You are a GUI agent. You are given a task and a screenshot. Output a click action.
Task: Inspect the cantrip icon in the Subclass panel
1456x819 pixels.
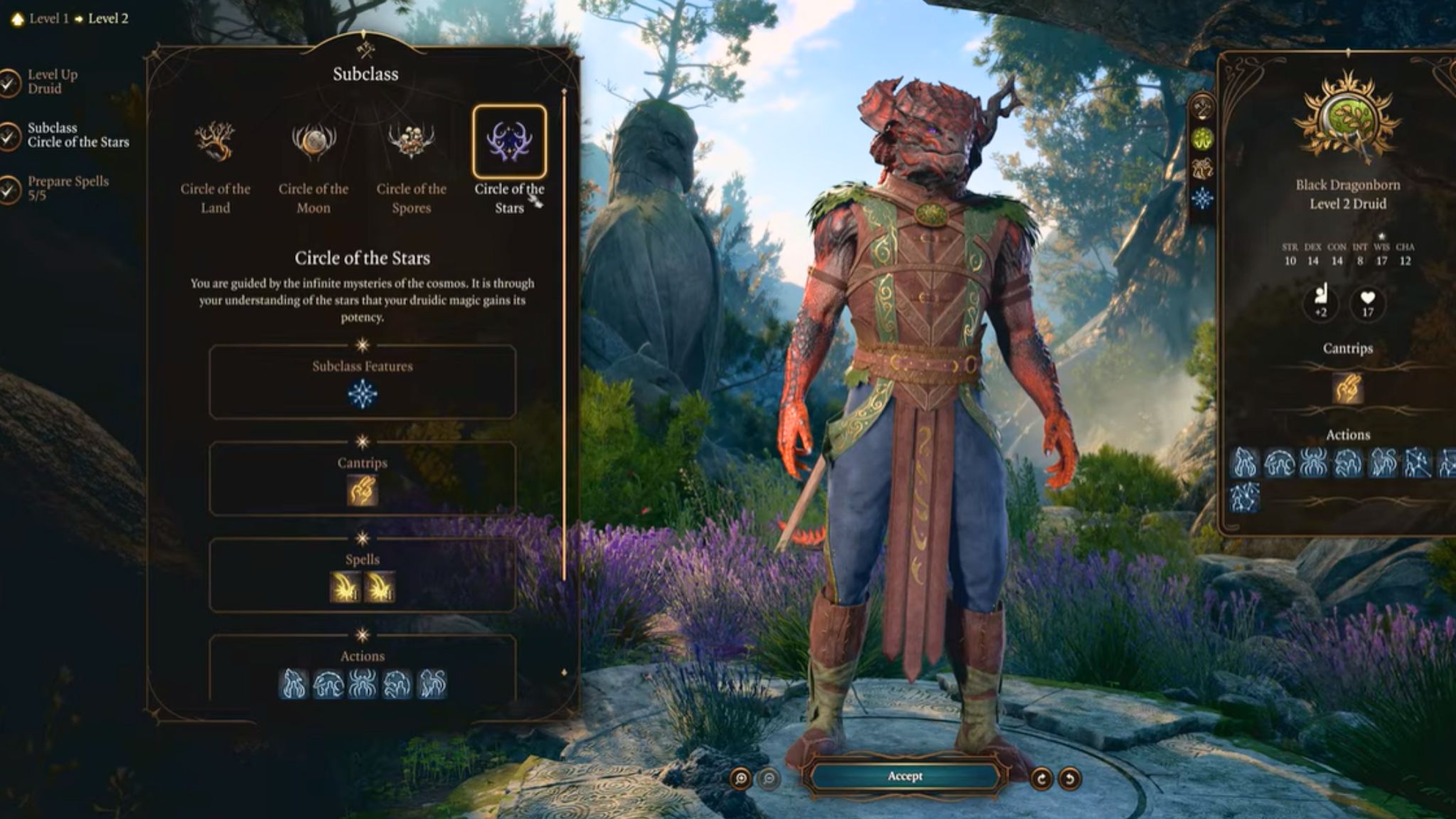362,491
